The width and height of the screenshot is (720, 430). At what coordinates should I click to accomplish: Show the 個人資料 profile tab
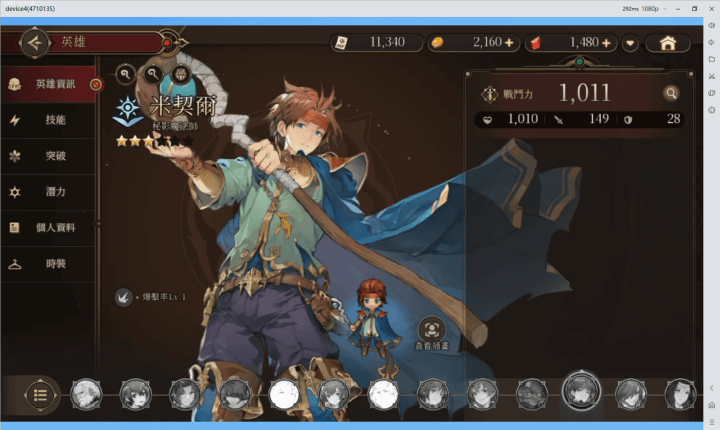pos(50,228)
